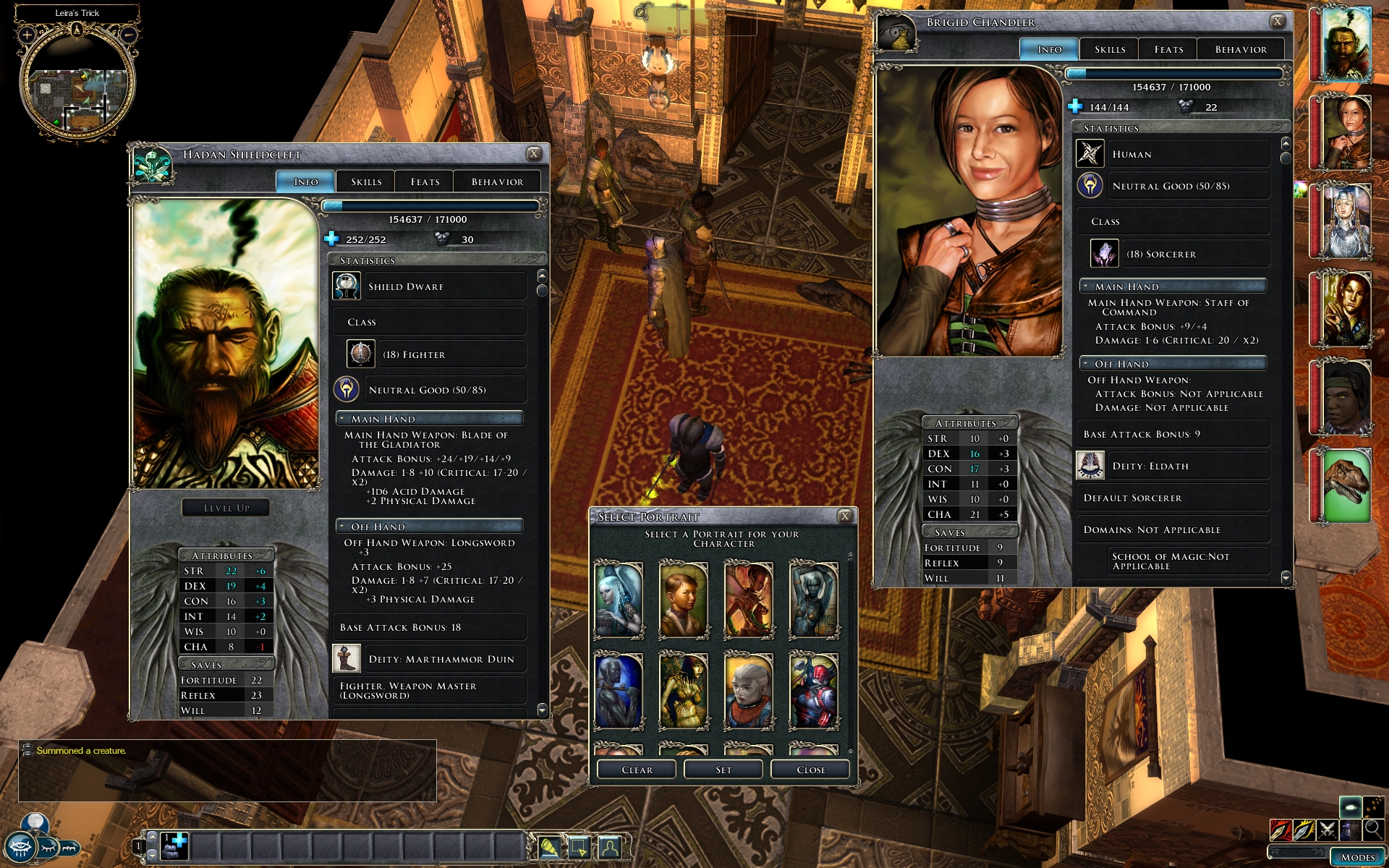Switch to Hadan Shieldcleft's Skills tab

click(x=366, y=182)
